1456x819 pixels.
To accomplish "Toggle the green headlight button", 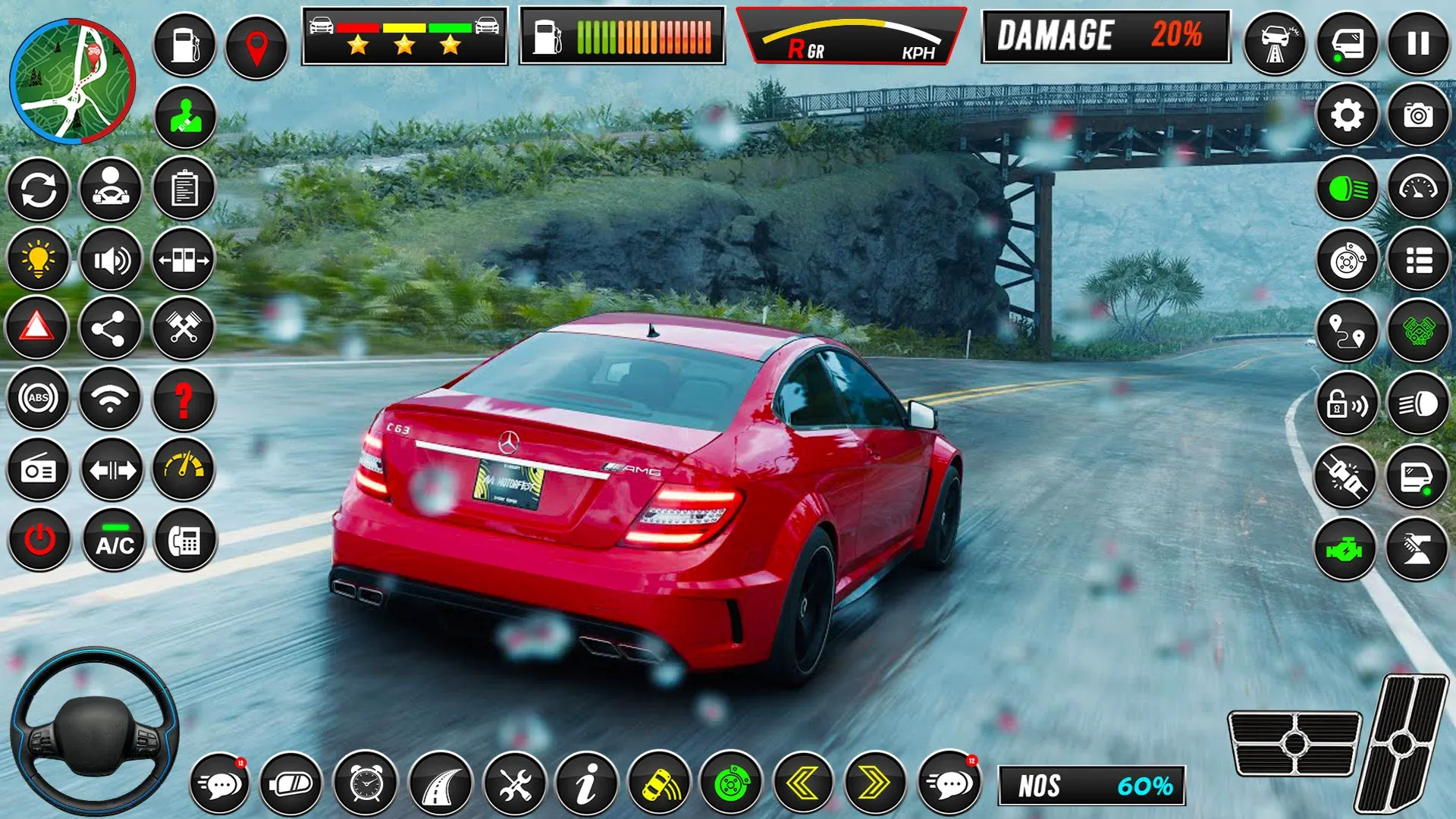I will tap(1347, 188).
